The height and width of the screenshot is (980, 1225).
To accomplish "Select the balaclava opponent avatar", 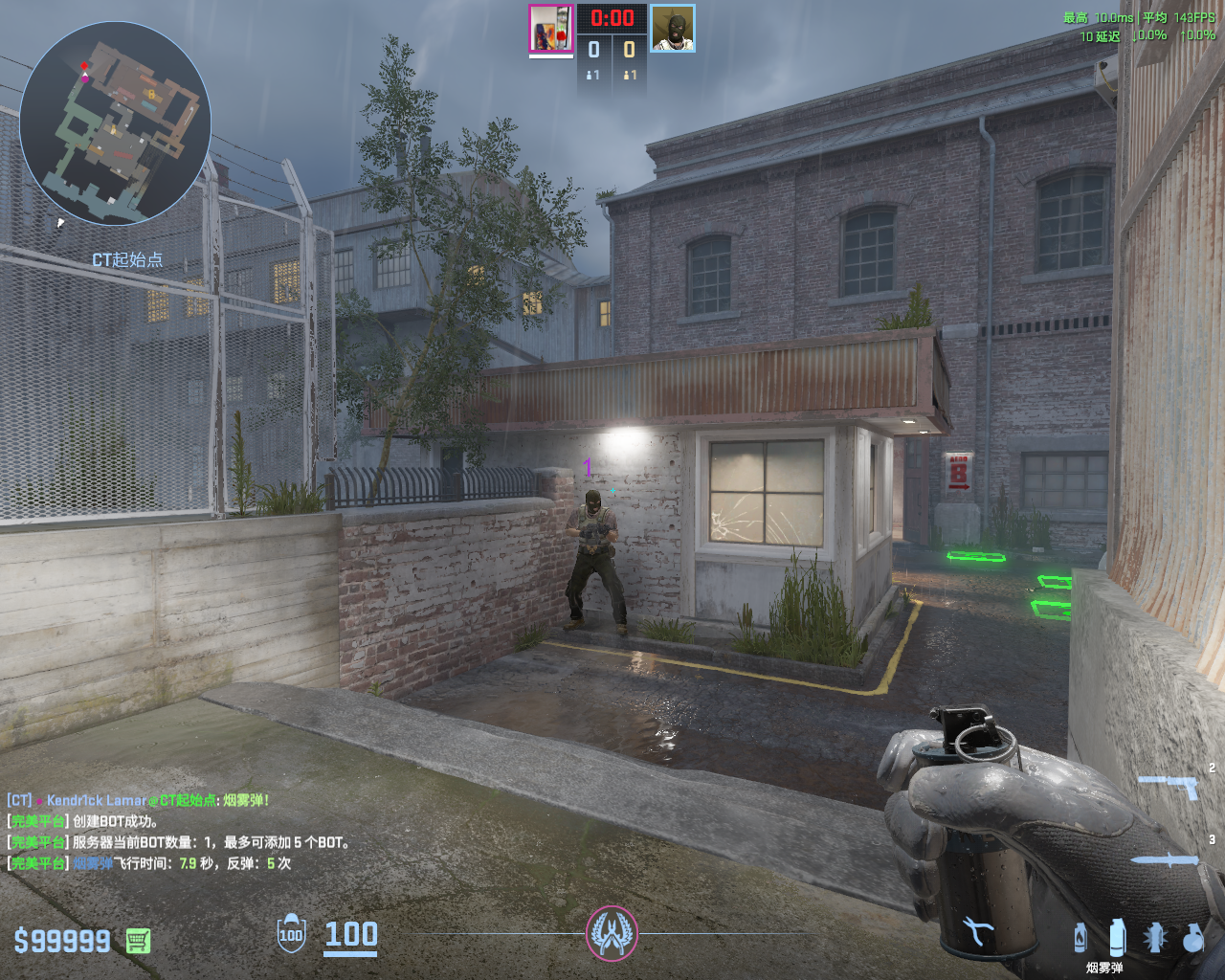I will (x=673, y=28).
